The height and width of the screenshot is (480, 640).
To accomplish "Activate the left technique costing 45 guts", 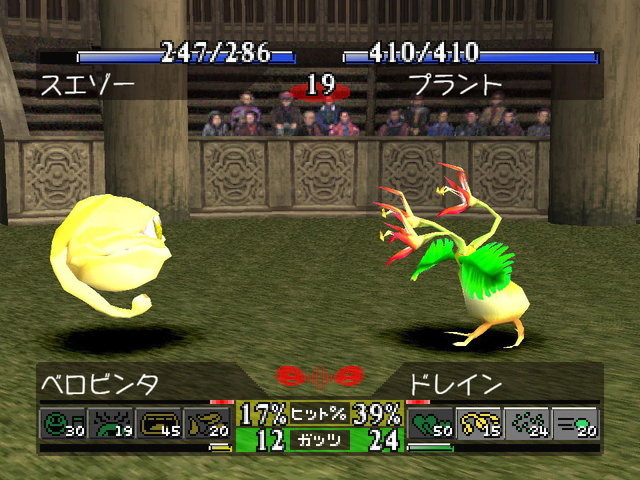I will 161,424.
